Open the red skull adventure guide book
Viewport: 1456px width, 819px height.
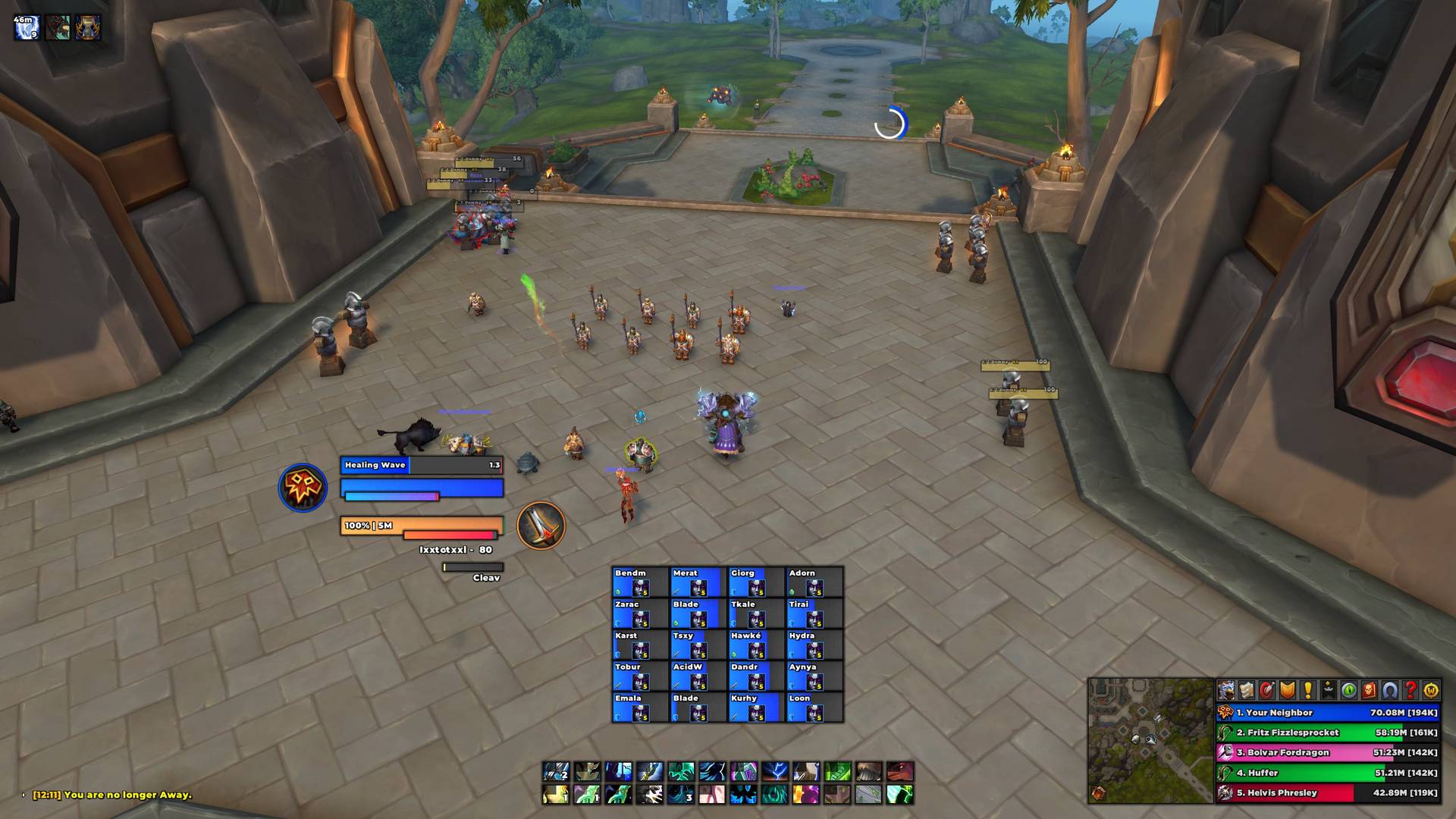coord(1370,690)
